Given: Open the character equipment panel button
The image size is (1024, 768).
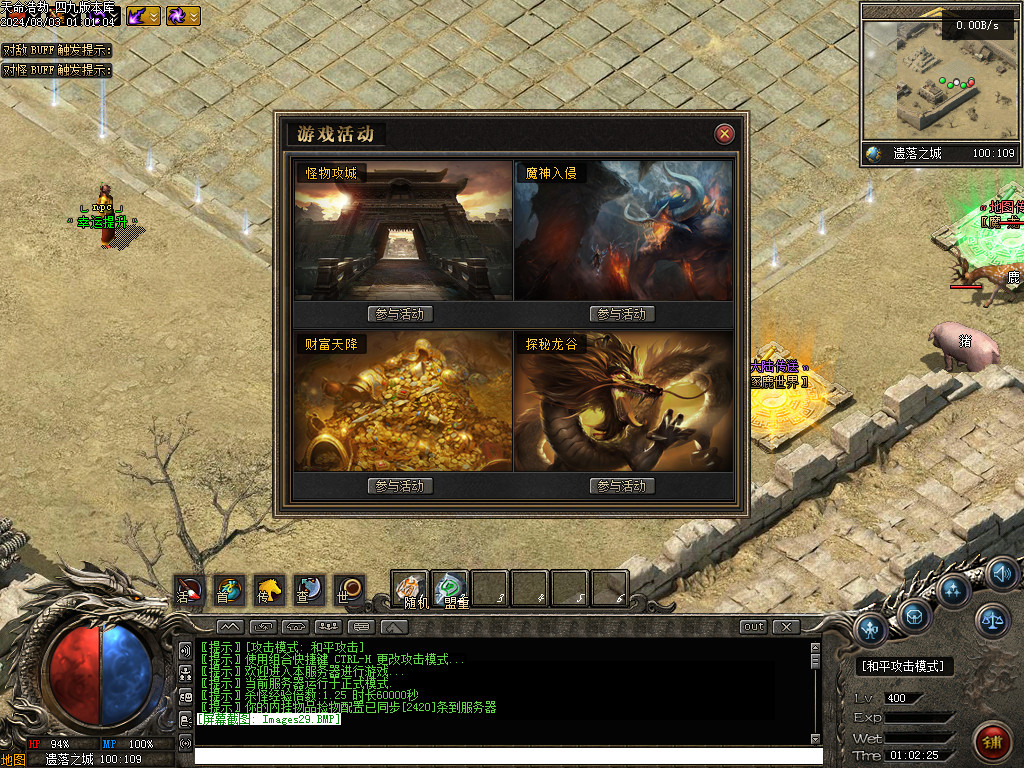Looking at the screenshot, I should tap(871, 629).
